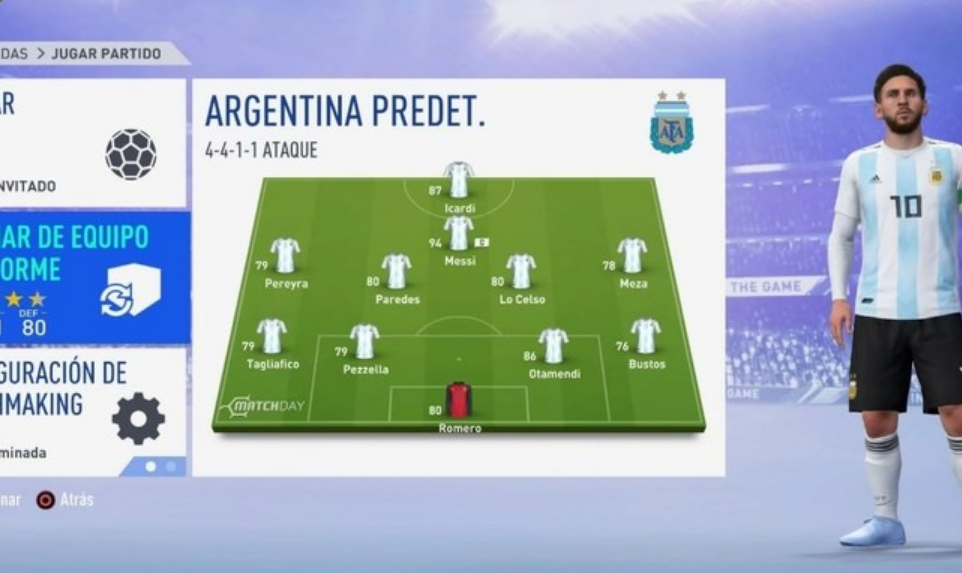
Task: Select Icardi's shirt on the pitch
Action: (458, 180)
